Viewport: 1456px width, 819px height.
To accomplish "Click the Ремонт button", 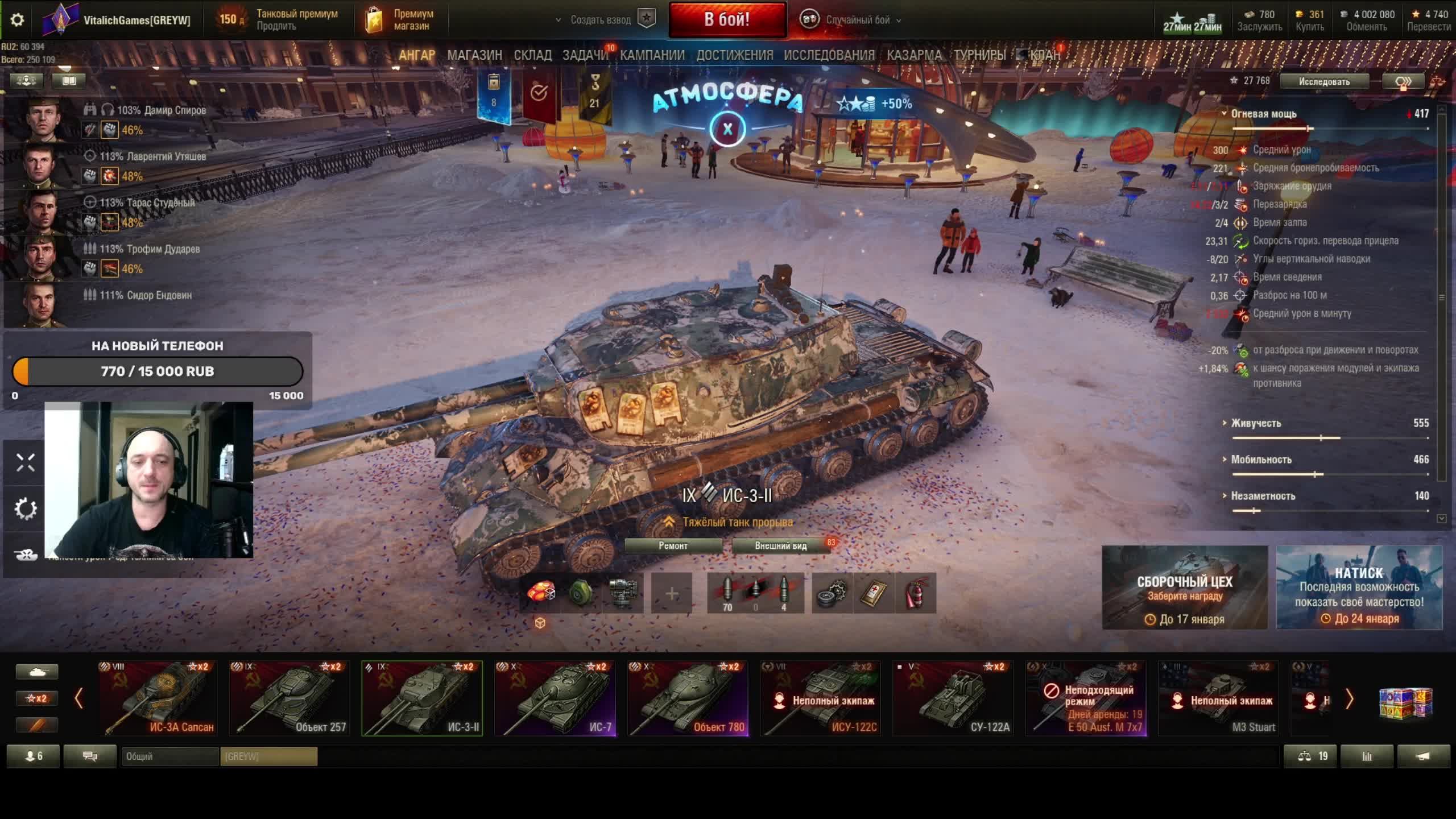I will pyautogui.click(x=673, y=546).
